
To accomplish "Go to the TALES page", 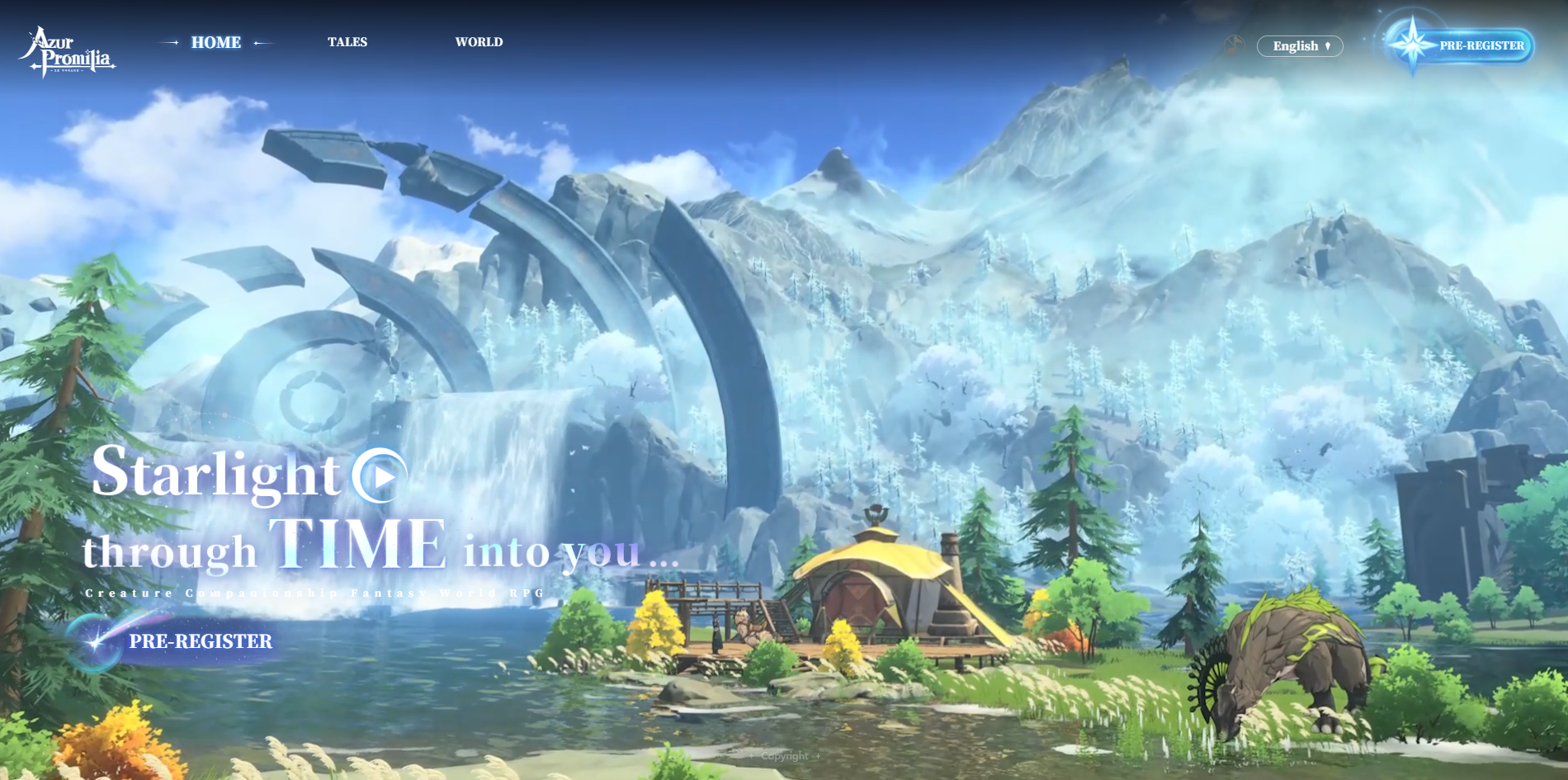I will [x=347, y=42].
